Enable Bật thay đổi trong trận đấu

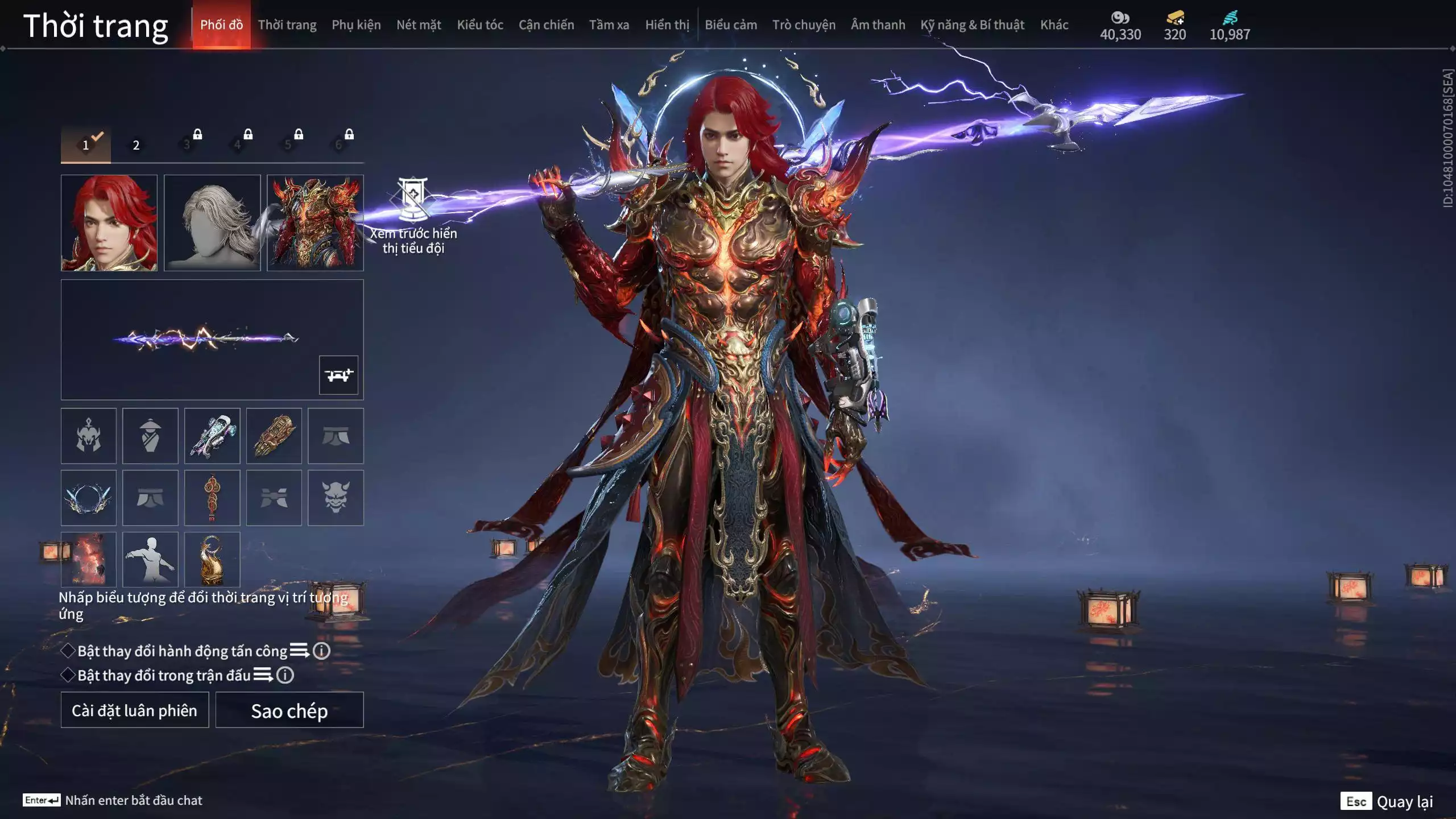coord(68,675)
